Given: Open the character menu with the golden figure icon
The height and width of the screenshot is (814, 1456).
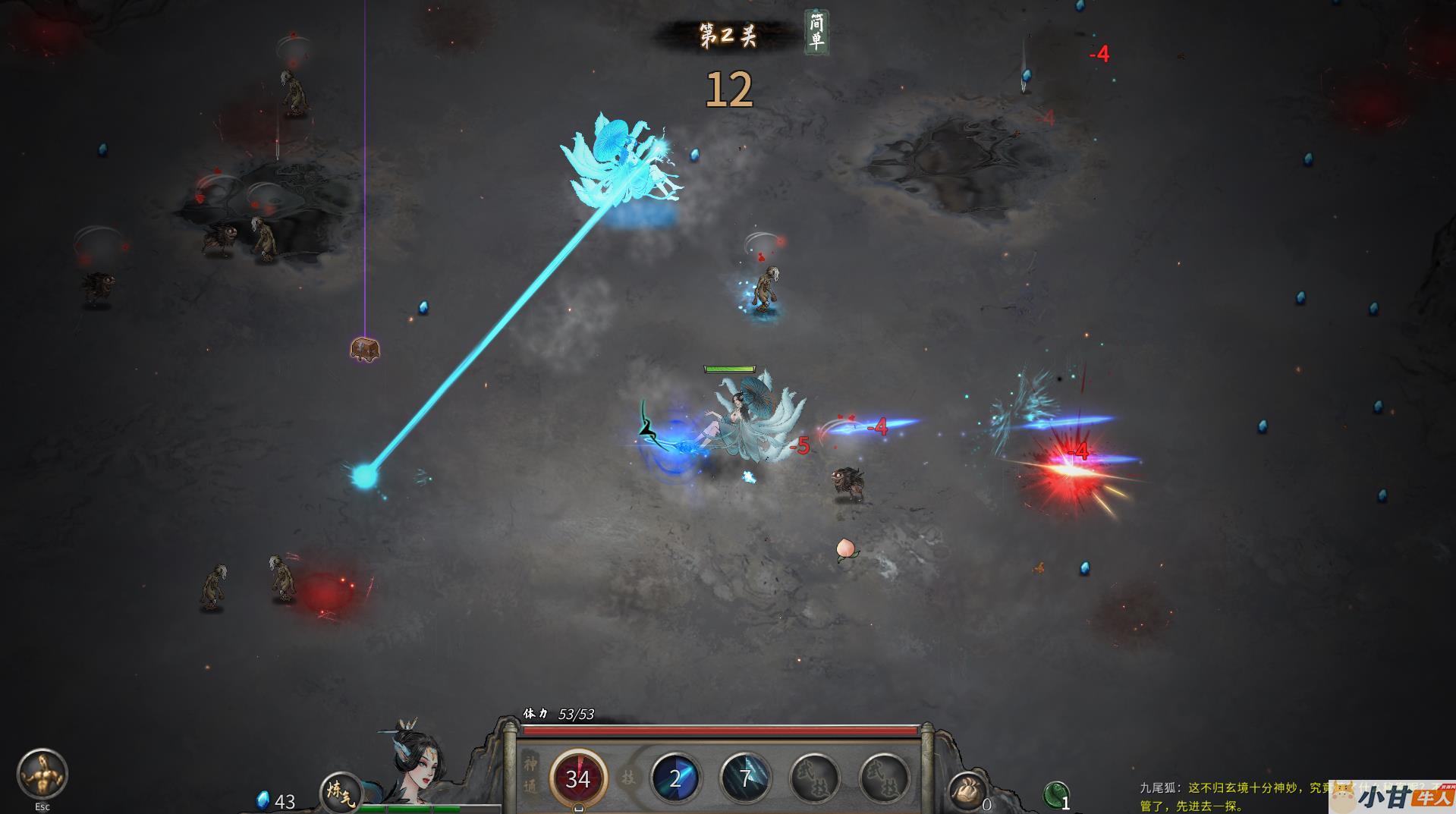Looking at the screenshot, I should pos(42,774).
